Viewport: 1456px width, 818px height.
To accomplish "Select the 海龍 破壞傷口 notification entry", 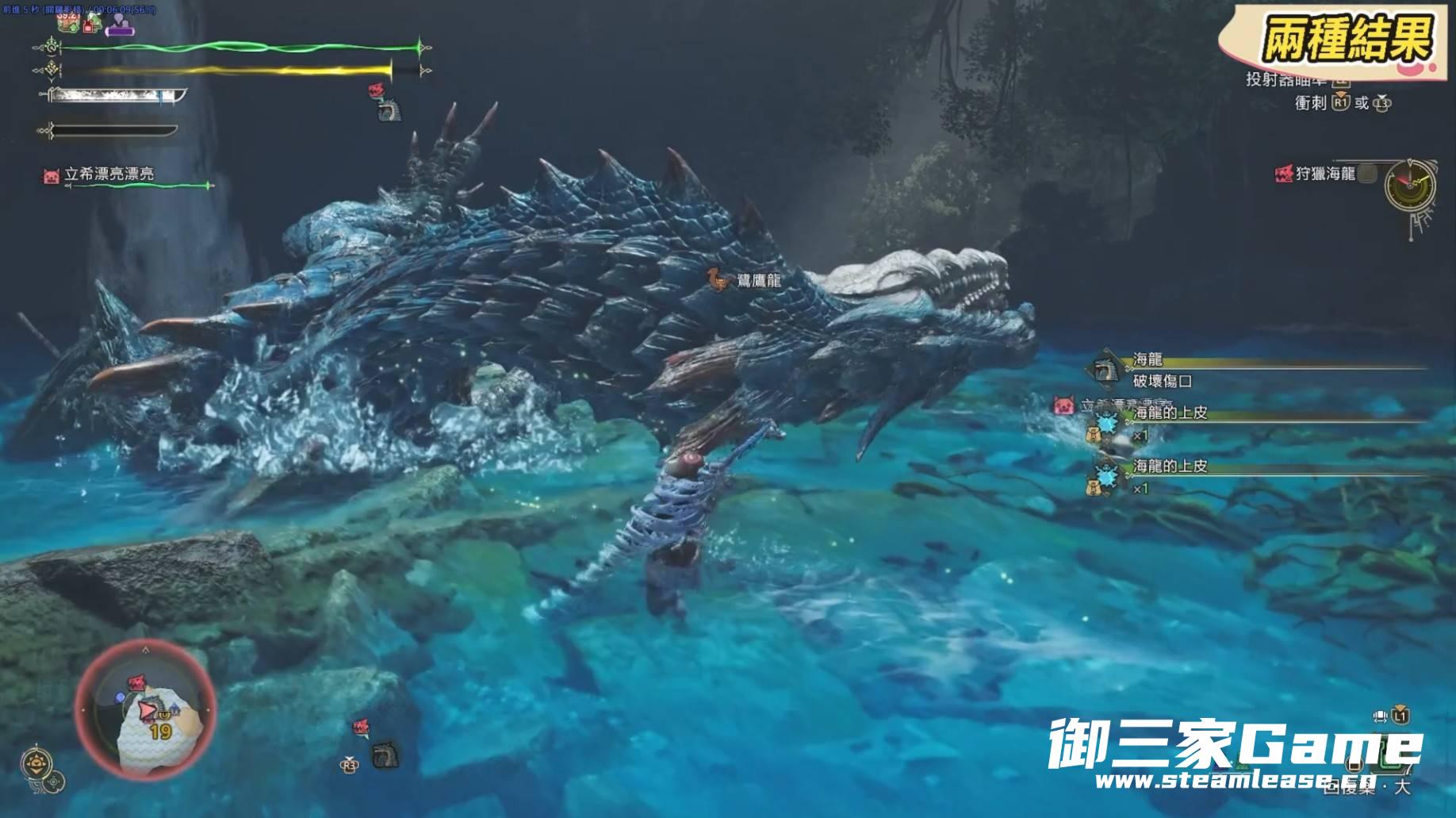I will (1162, 371).
